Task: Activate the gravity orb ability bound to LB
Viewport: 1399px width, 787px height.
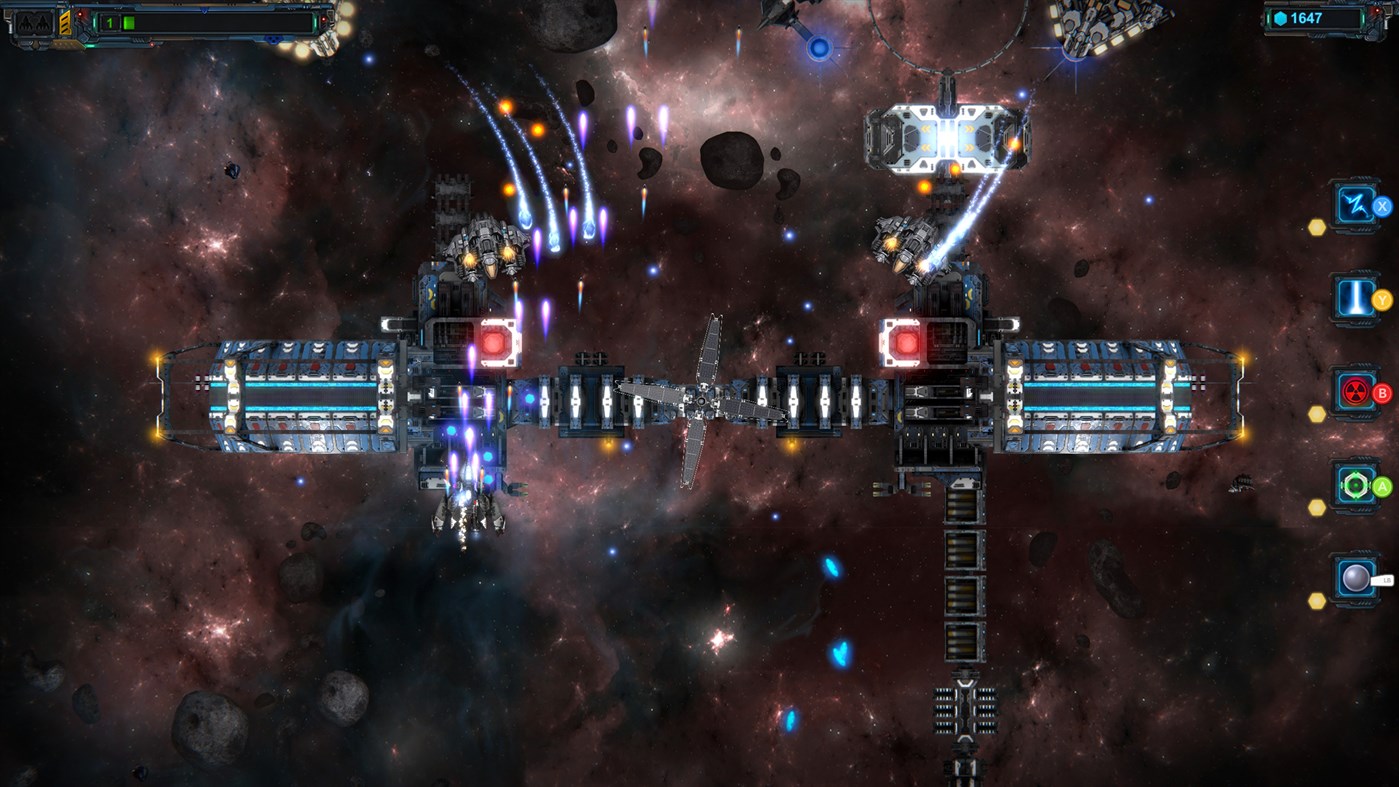Action: (x=1354, y=578)
